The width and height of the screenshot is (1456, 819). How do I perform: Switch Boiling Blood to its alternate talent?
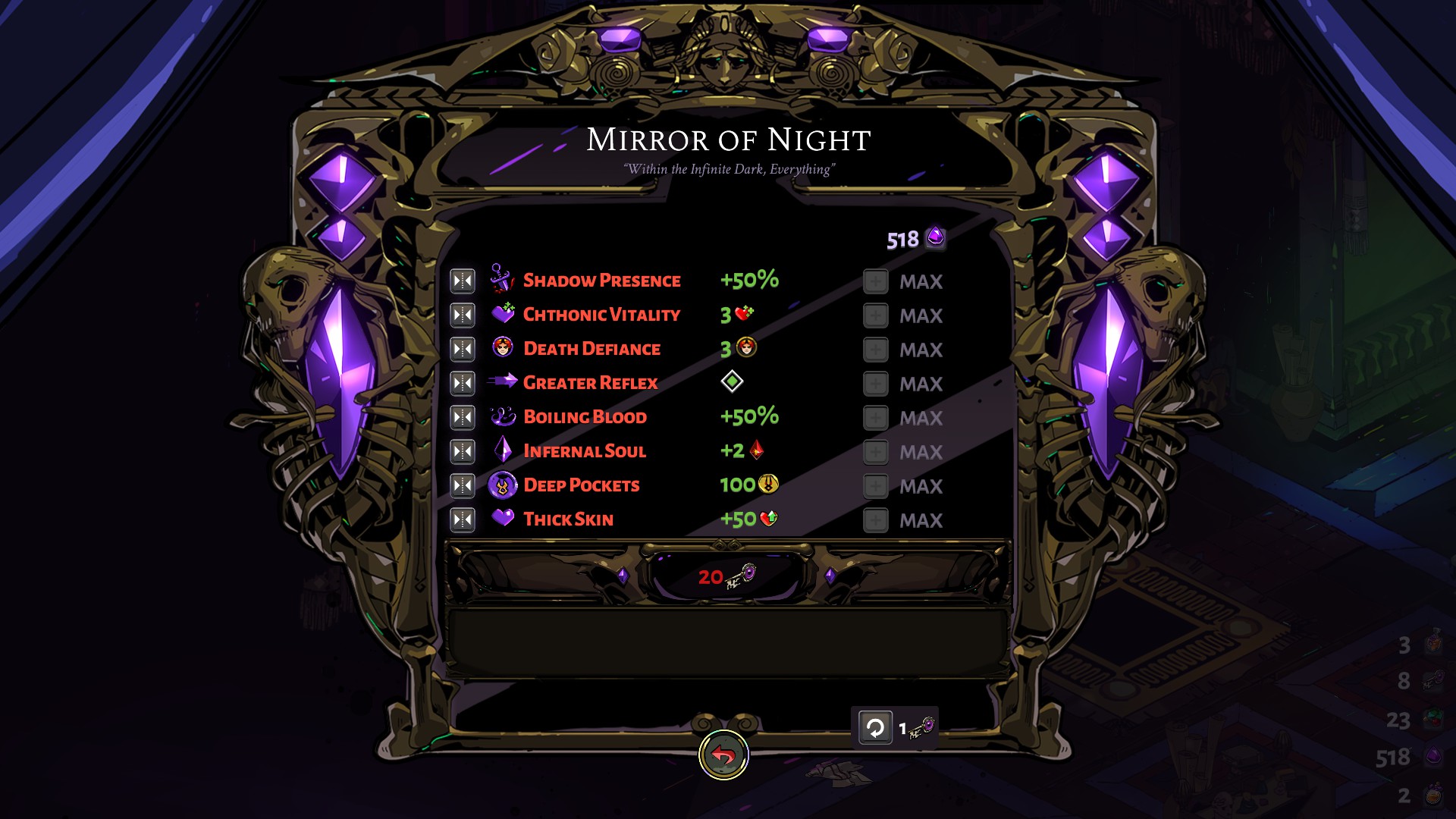(462, 417)
